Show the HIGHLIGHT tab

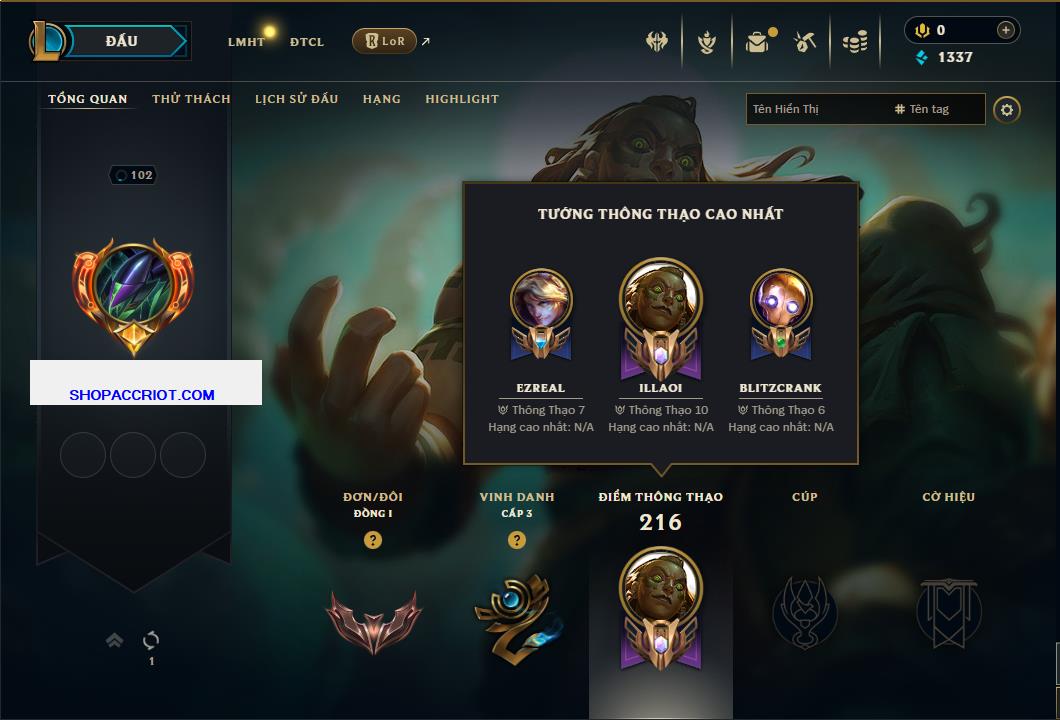(x=462, y=99)
